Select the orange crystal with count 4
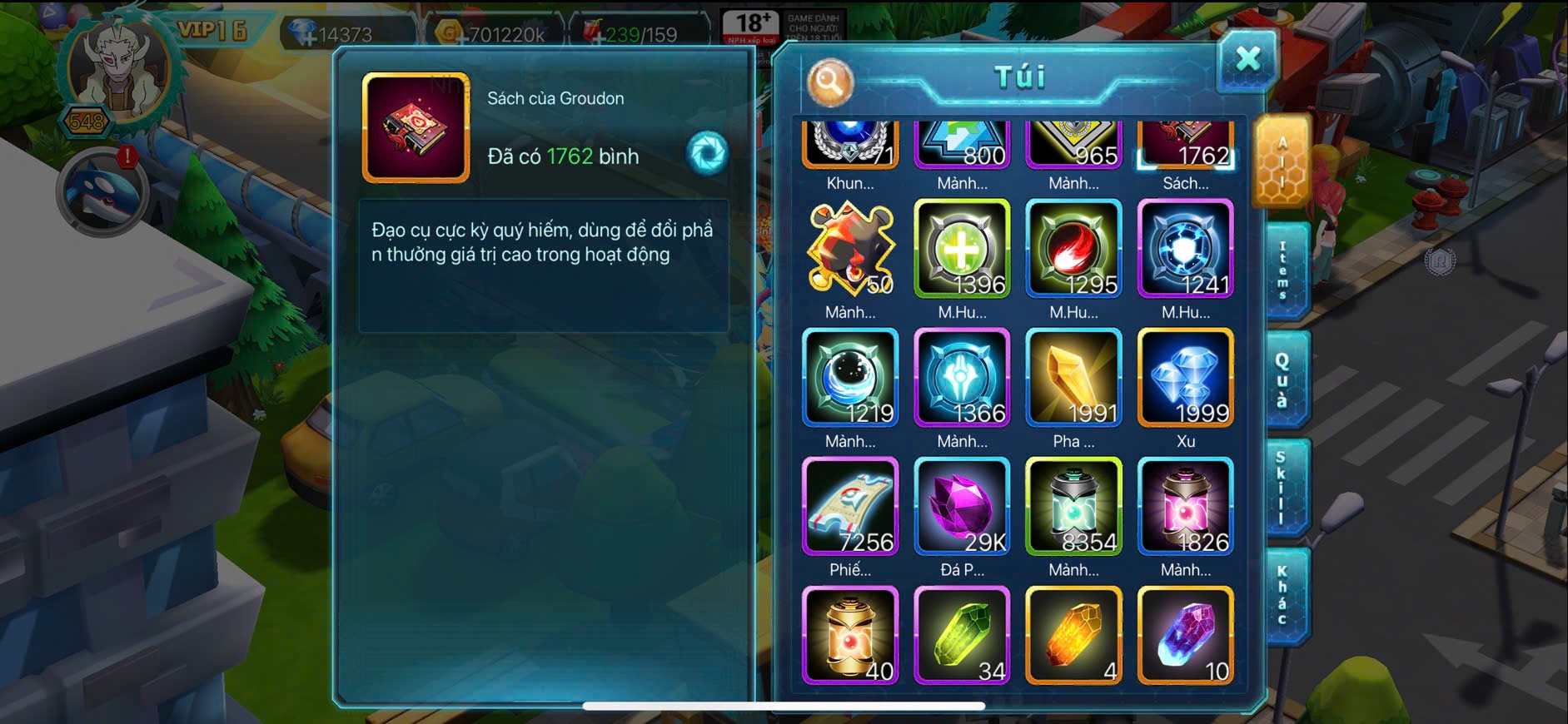 tap(1073, 636)
